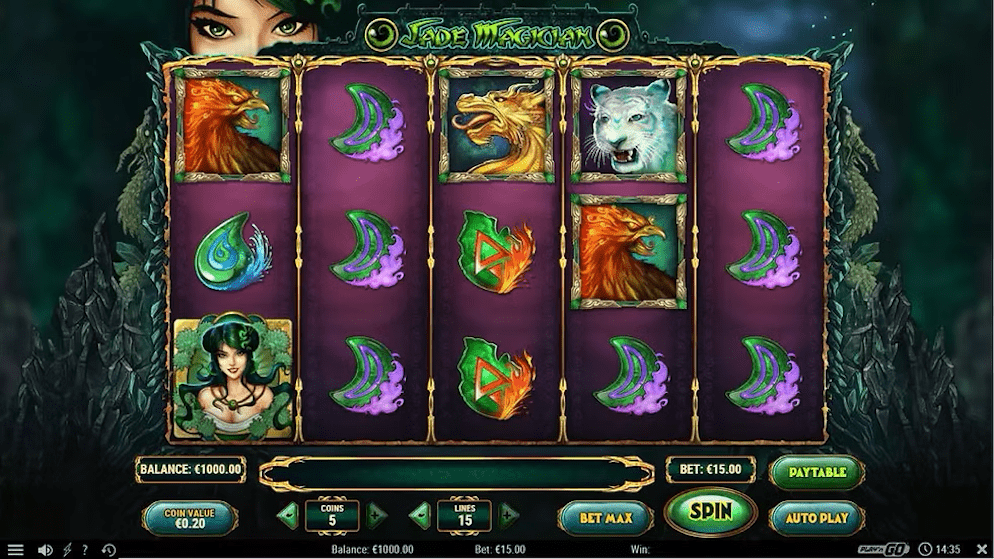Increase the number of coins
The image size is (994, 559).
(376, 516)
